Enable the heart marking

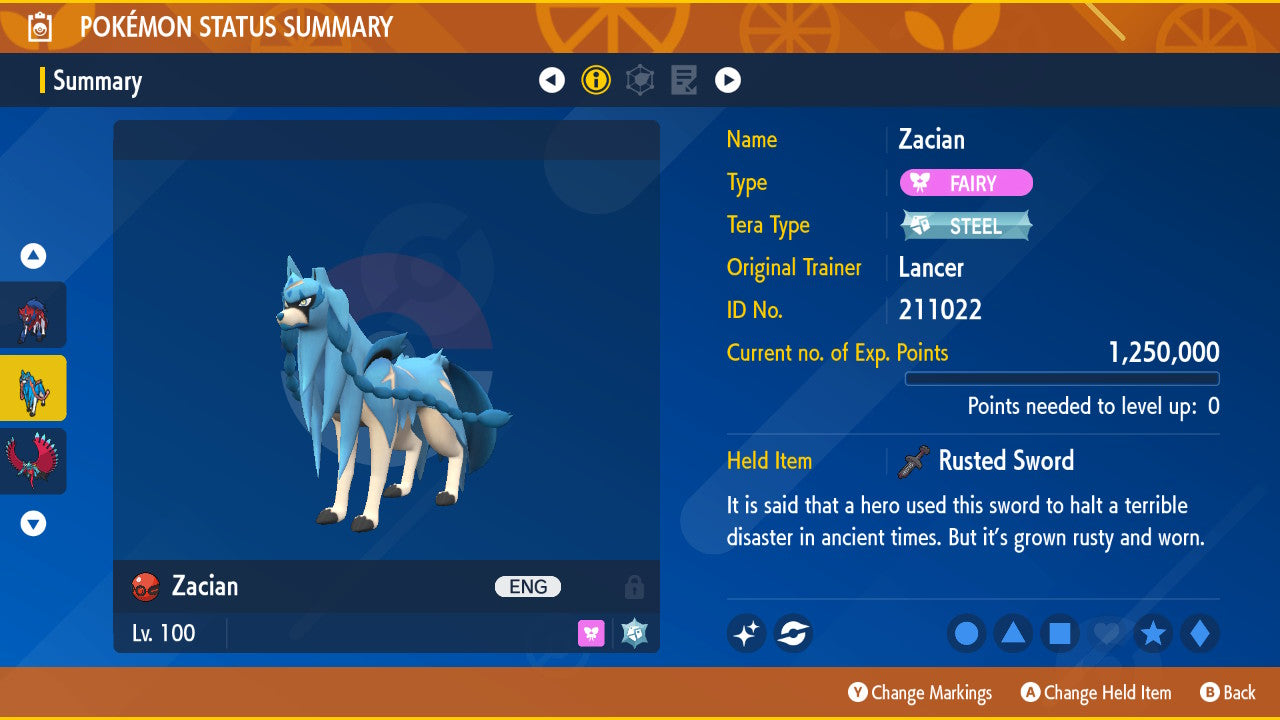(x=1106, y=633)
